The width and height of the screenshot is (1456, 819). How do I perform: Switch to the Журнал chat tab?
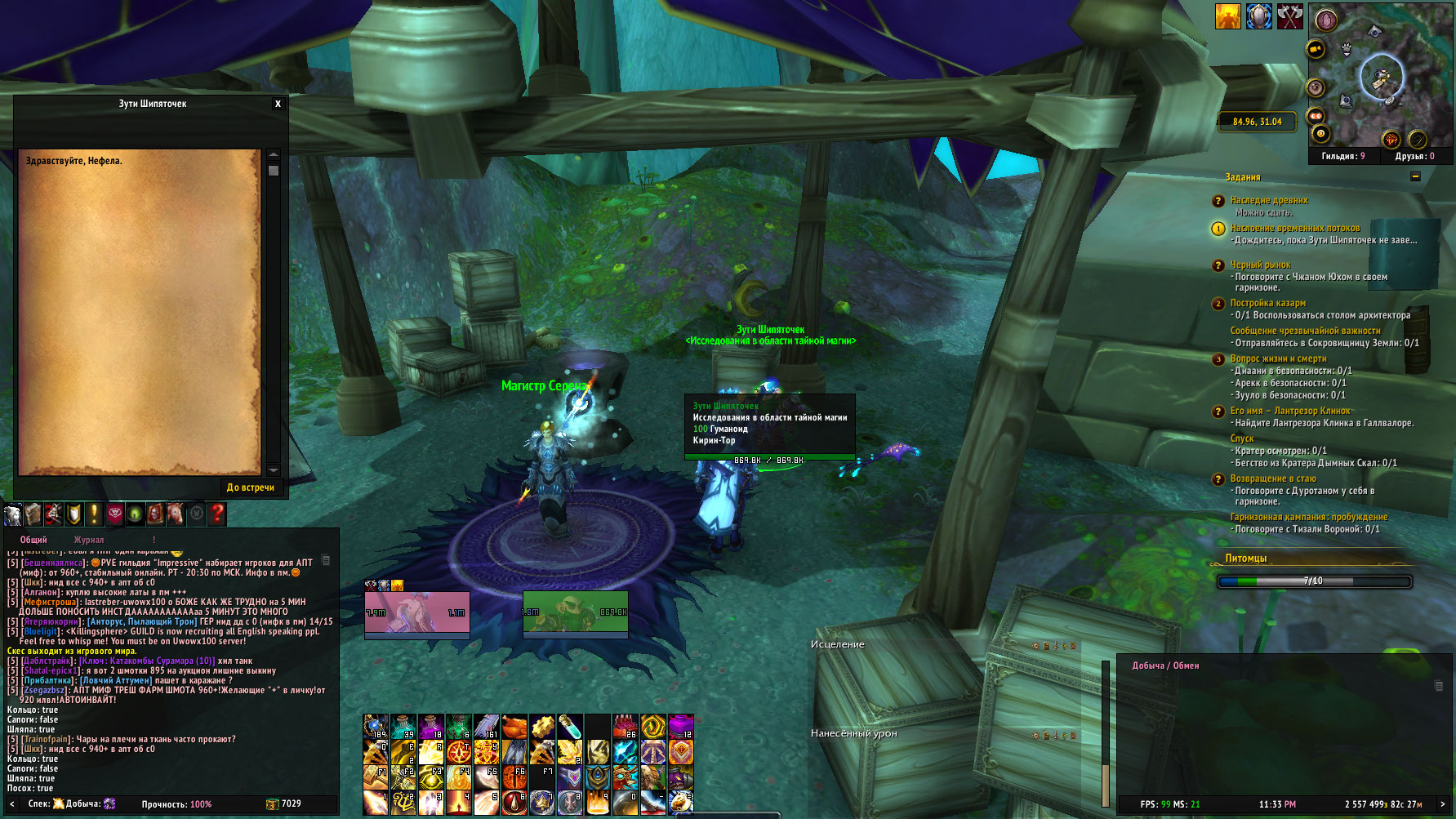pyautogui.click(x=89, y=540)
